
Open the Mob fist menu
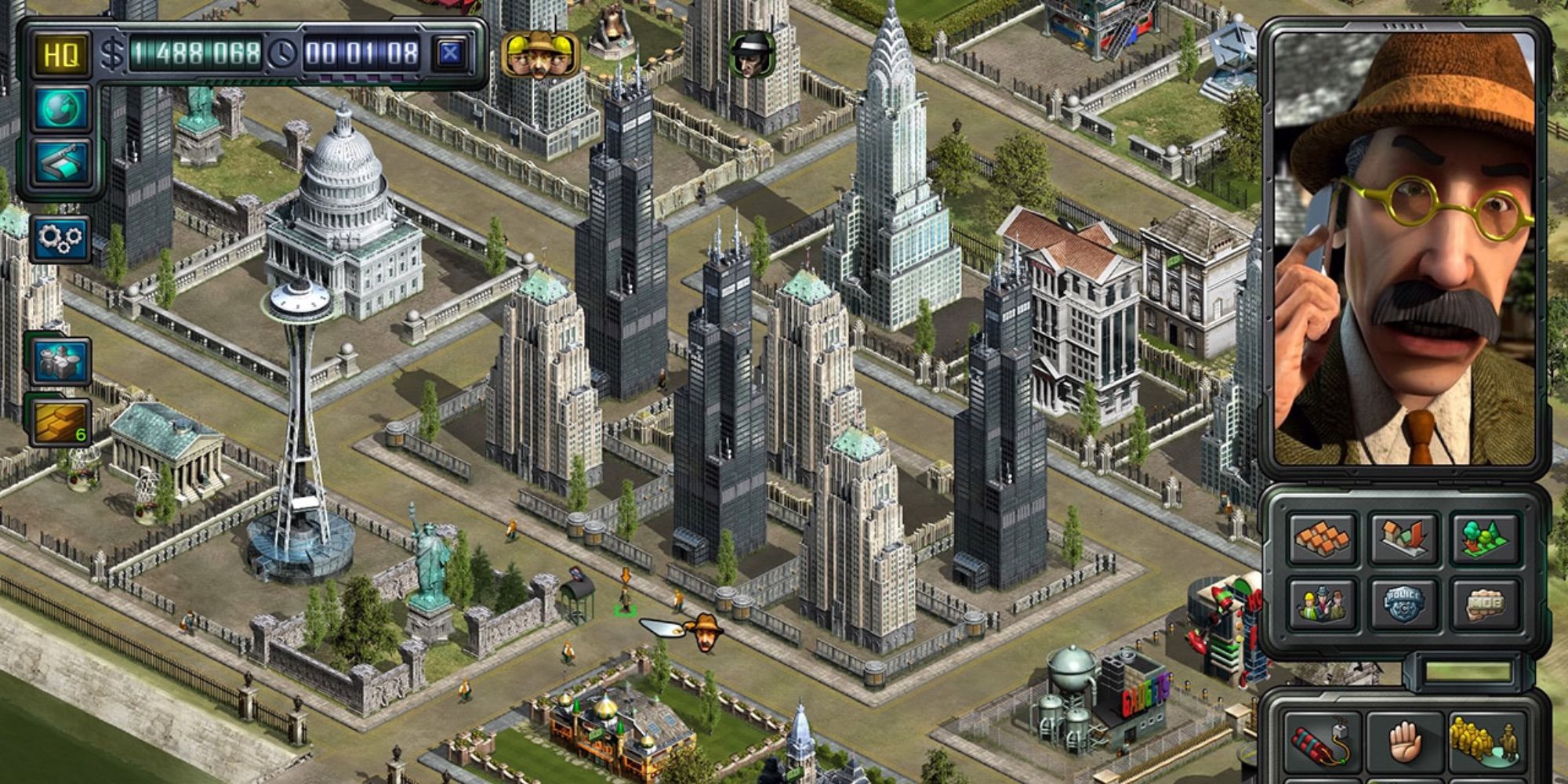tap(1484, 604)
